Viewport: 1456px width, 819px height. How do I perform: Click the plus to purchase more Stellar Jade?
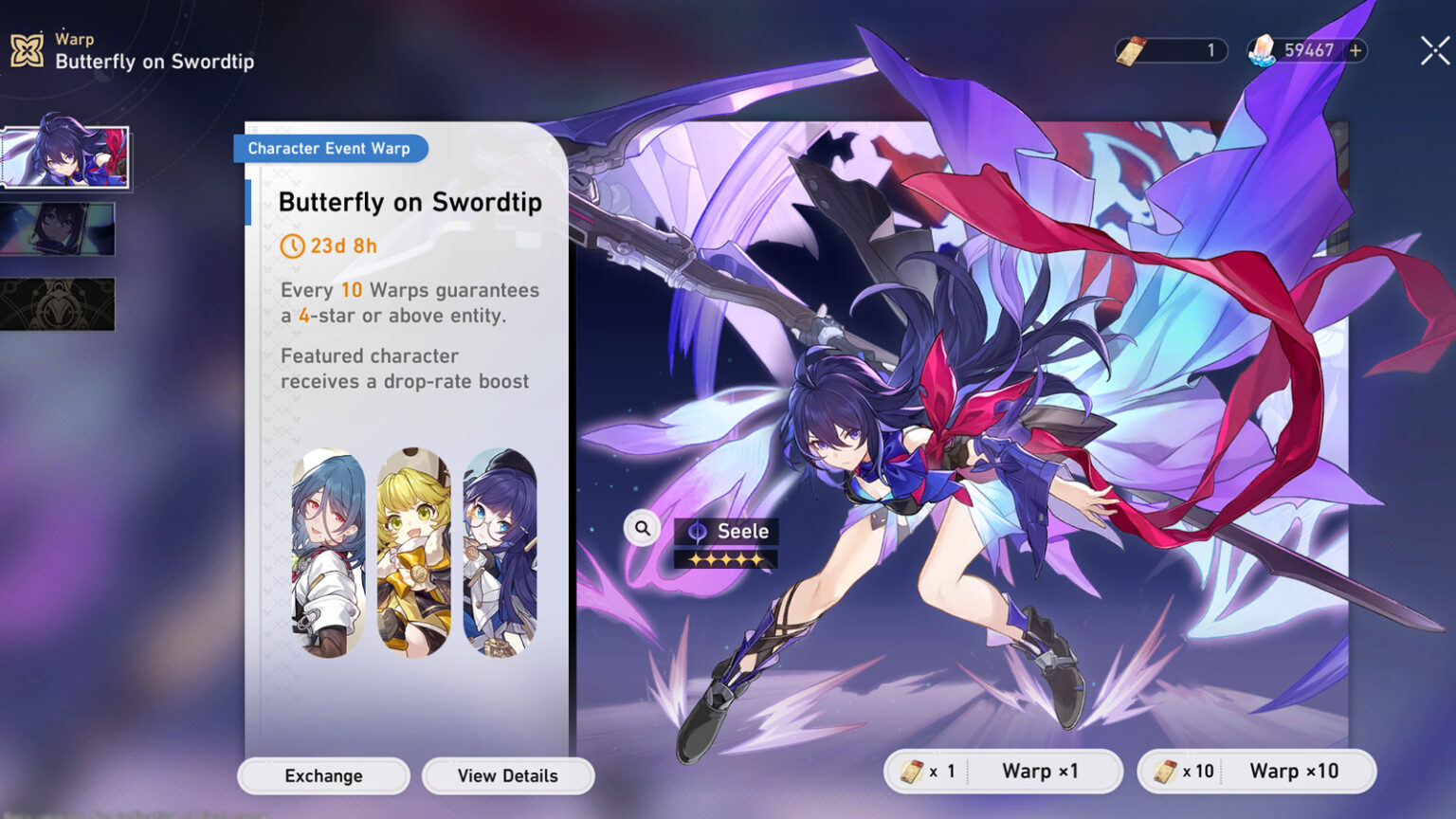pos(1357,51)
